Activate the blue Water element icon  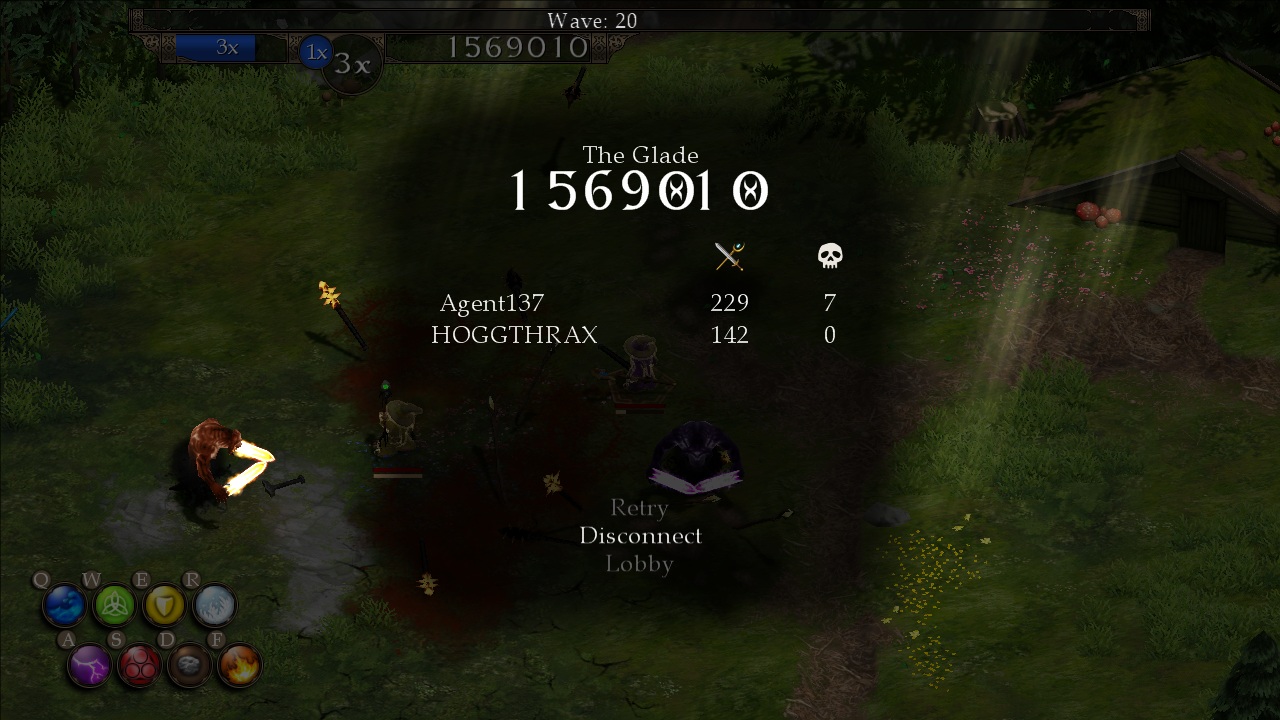[65, 605]
